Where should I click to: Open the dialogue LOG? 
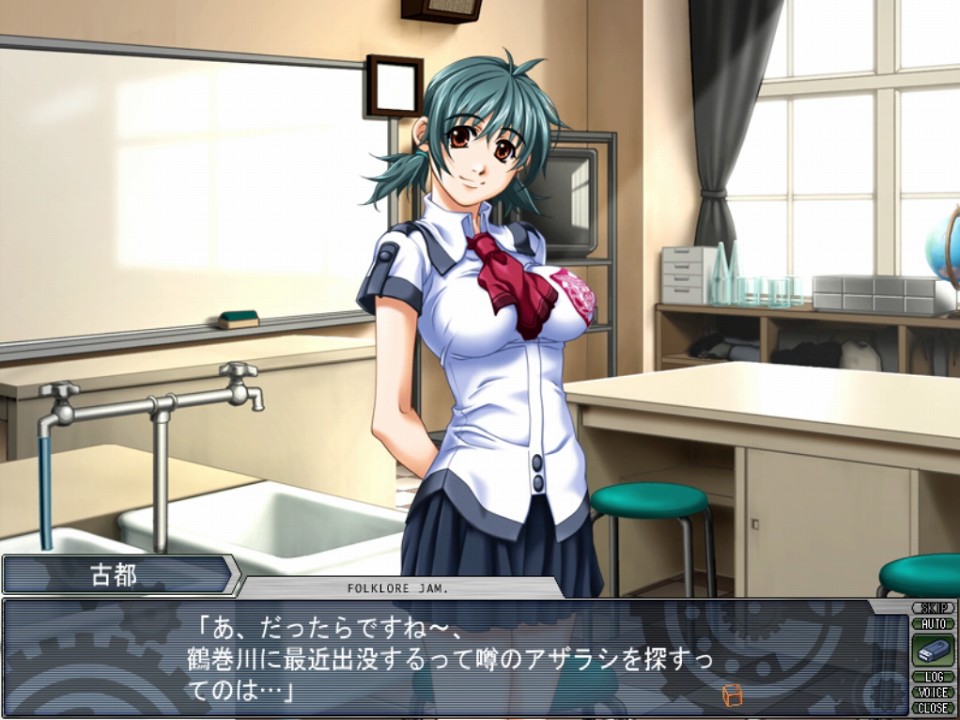[x=932, y=677]
